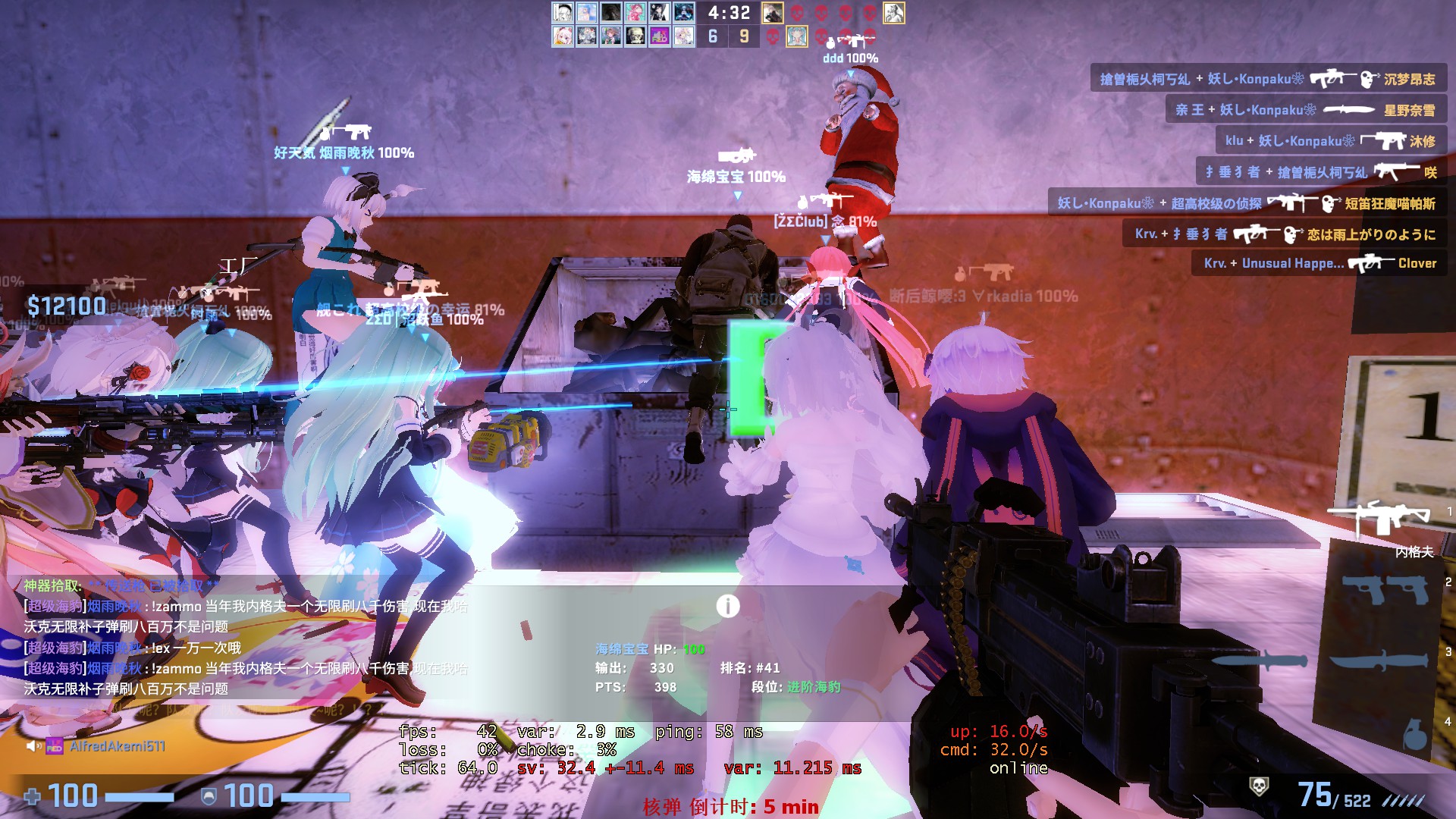This screenshot has height=819, width=1456.
Task: Select the Negev machine gun weapon slot
Action: (1379, 518)
